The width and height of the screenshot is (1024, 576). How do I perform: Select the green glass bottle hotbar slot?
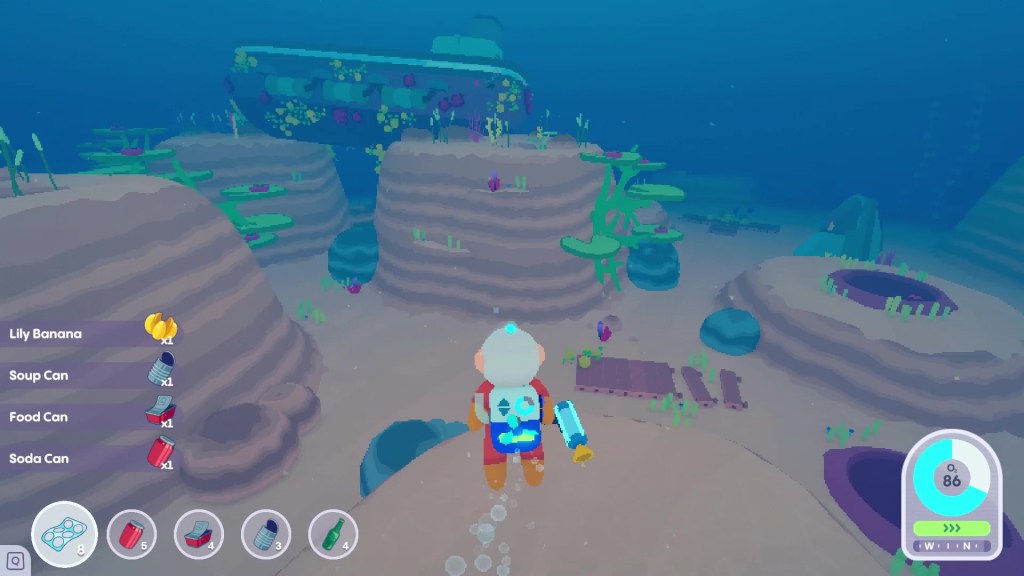pyautogui.click(x=333, y=534)
